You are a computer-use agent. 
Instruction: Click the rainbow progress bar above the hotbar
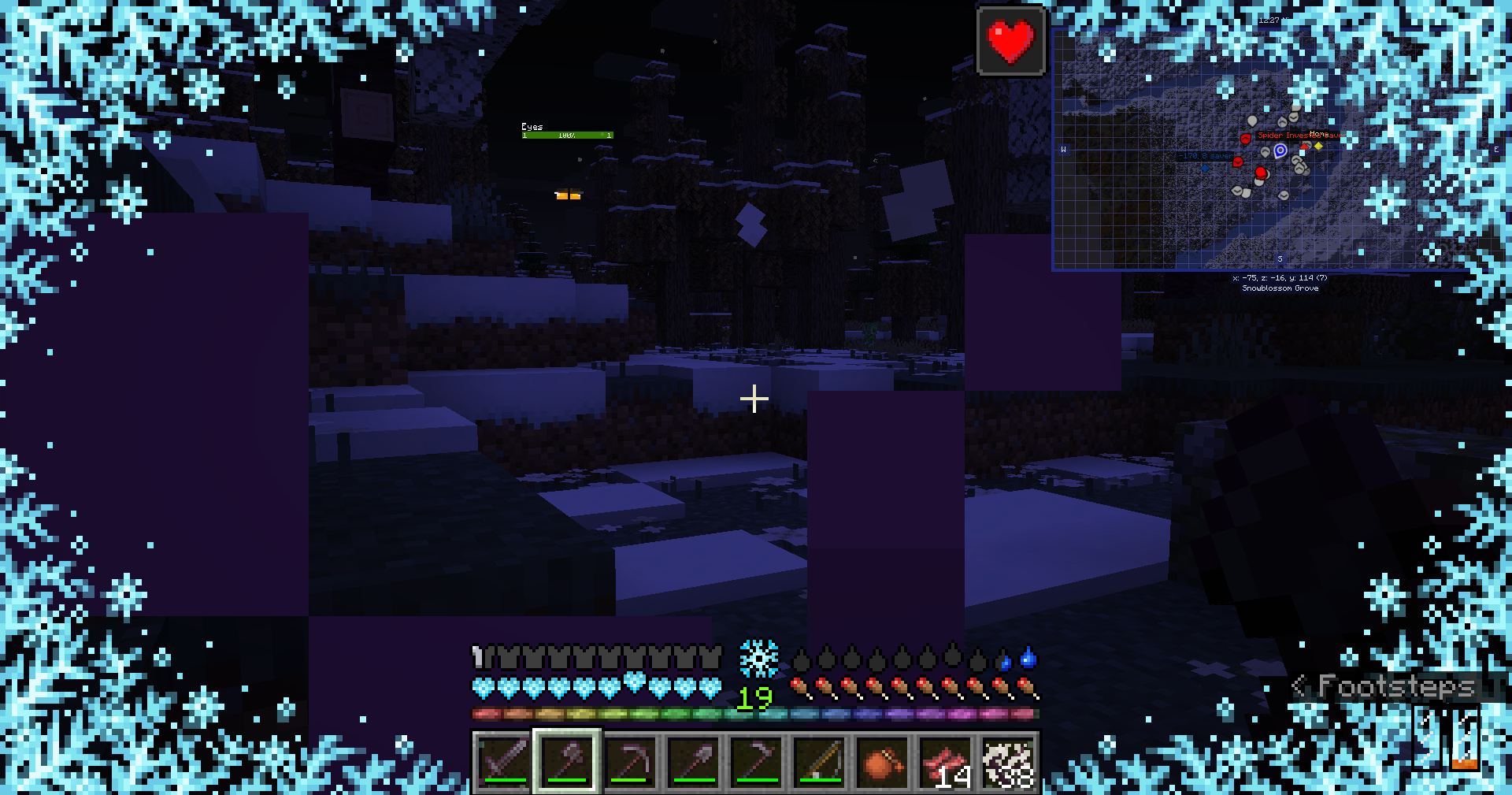(754, 714)
